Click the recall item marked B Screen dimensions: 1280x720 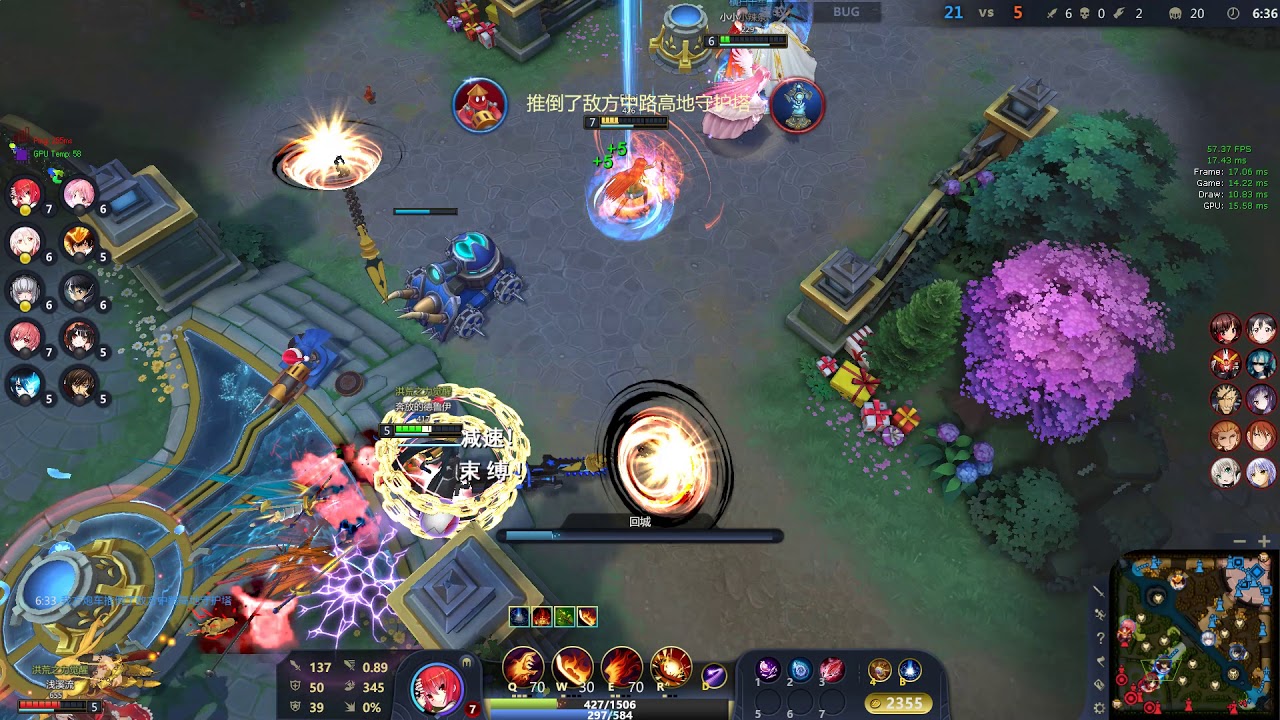[909, 669]
